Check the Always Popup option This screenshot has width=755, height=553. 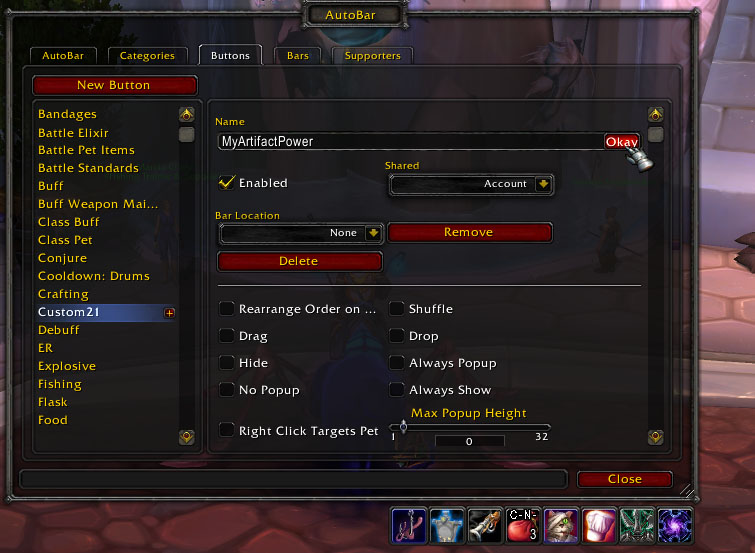(397, 363)
